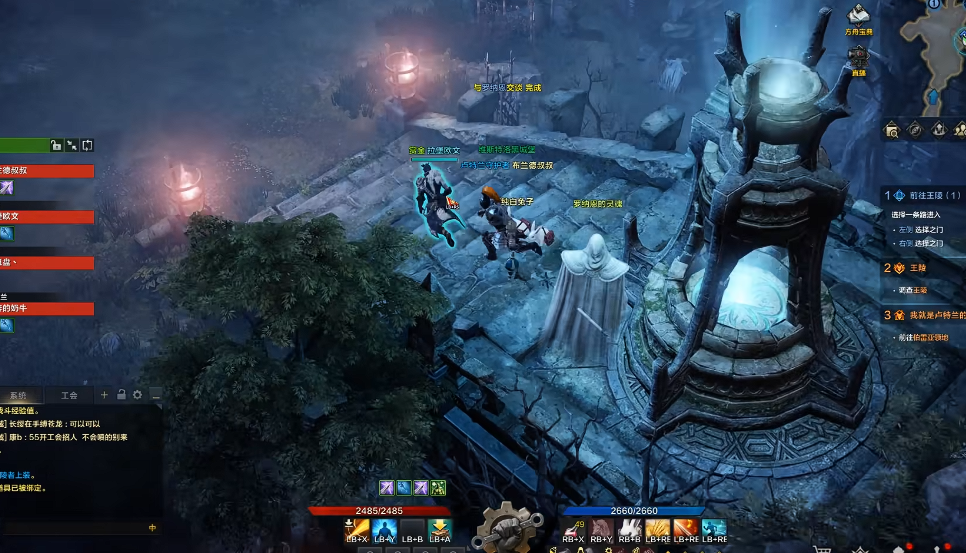This screenshot has height=553, width=966.
Task: Click the green buff icon above the hotbar
Action: pyautogui.click(x=438, y=488)
